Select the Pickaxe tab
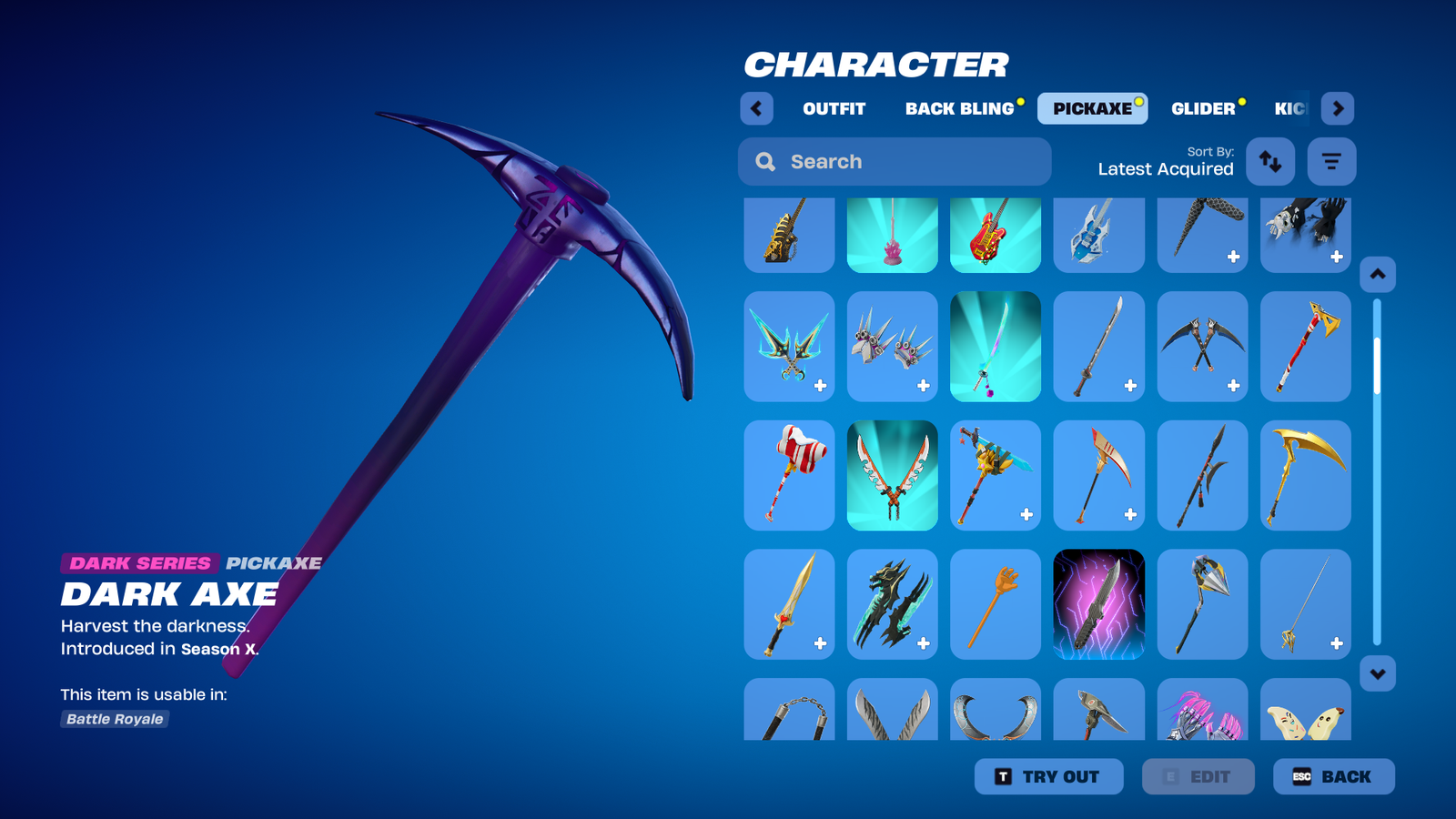This screenshot has width=1456, height=819. pos(1092,108)
